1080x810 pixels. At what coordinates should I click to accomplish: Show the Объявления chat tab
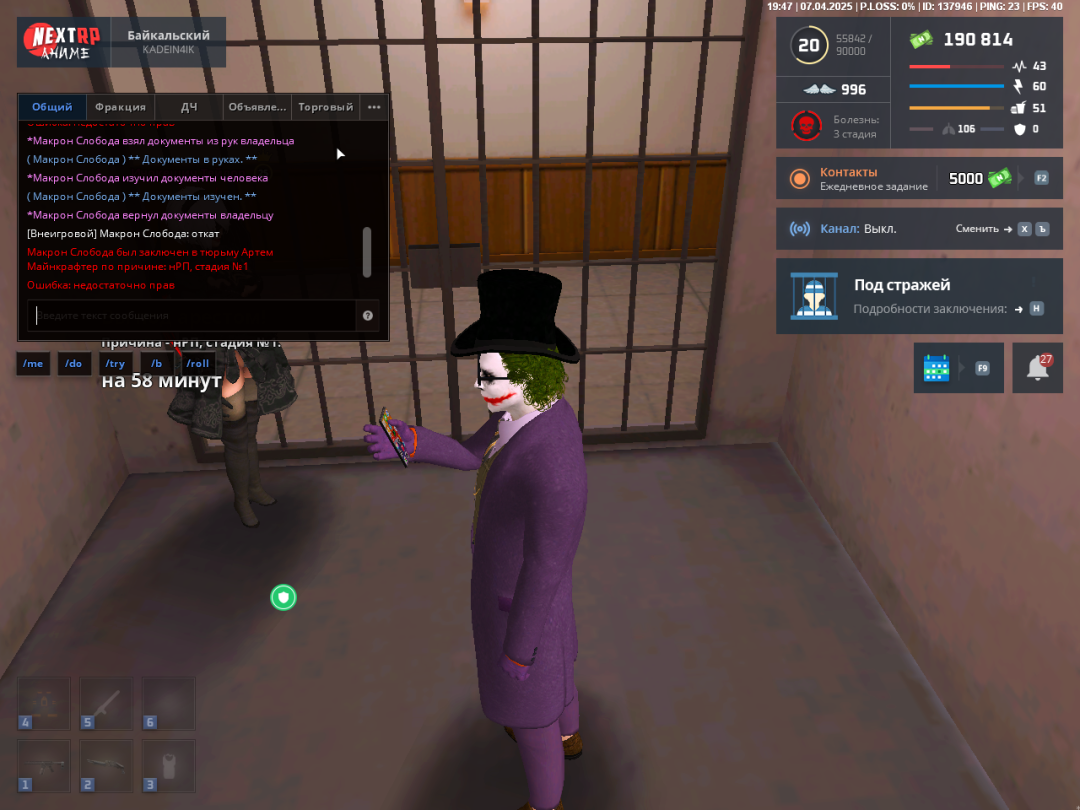[x=257, y=107]
